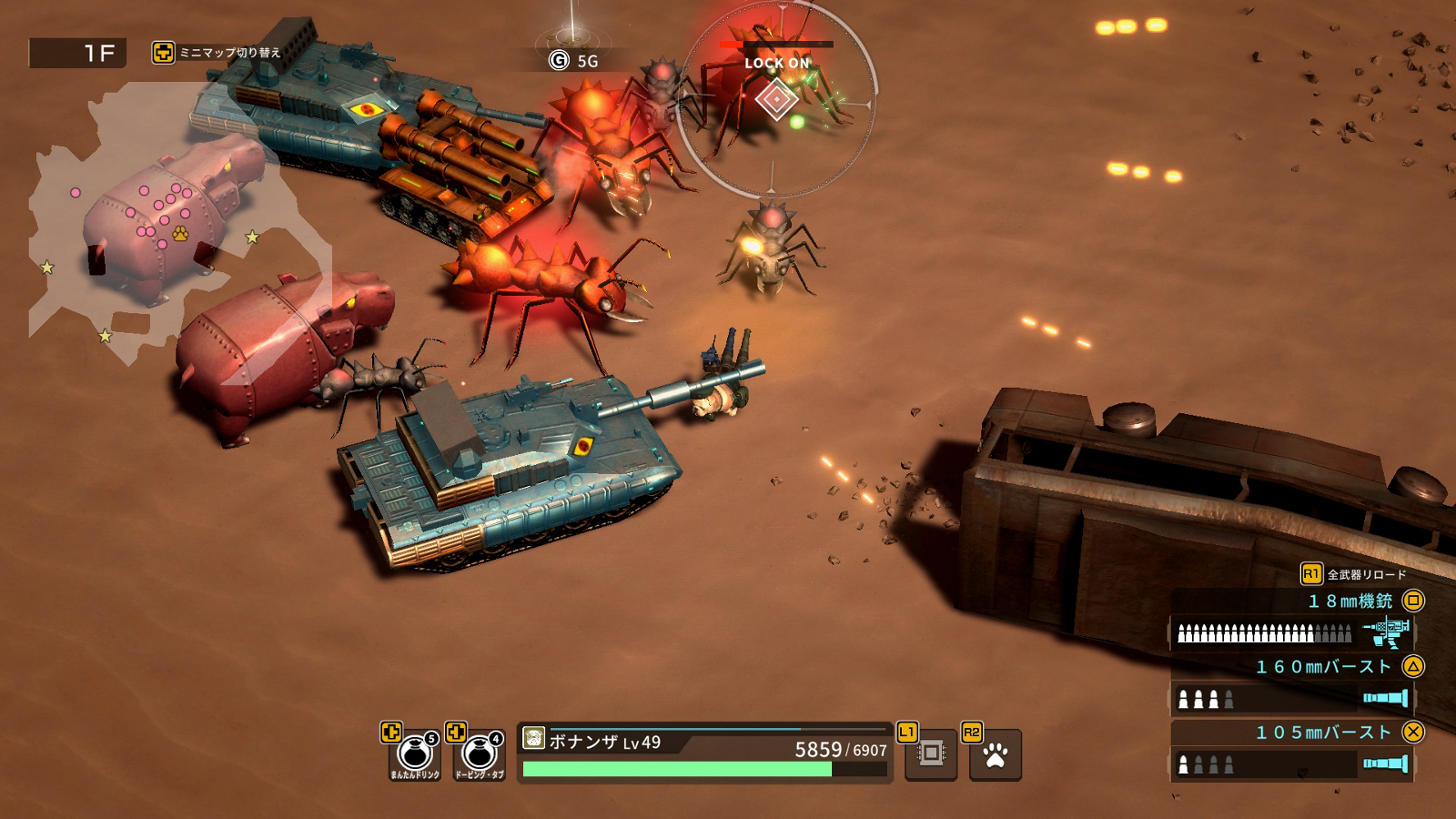Choose the 160mmバースト cannon icon
This screenshot has width=1456, height=819.
pos(1385,698)
